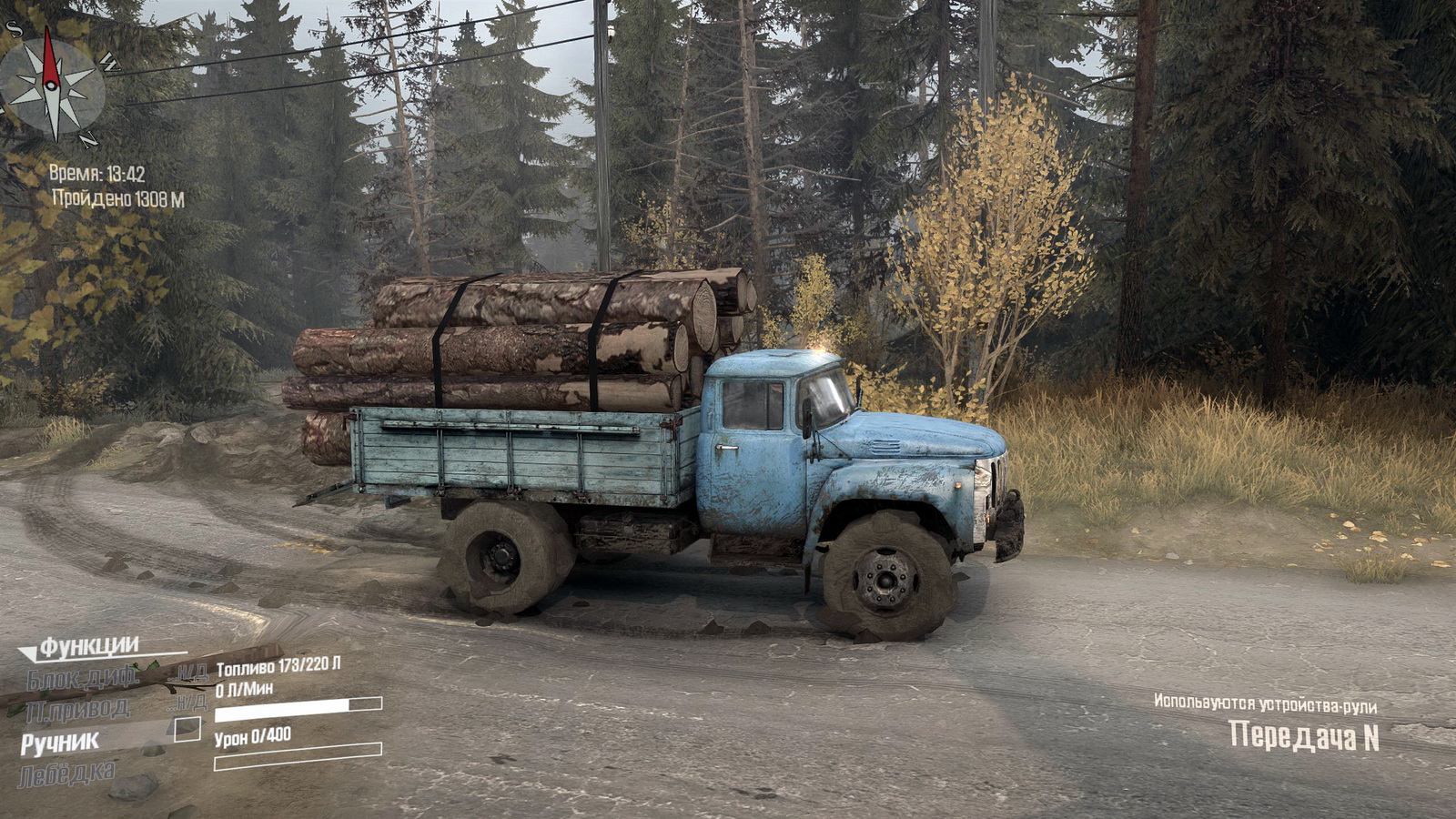Choose the П.привод all-wheel drive entry
Image resolution: width=1456 pixels, height=819 pixels.
click(x=78, y=709)
